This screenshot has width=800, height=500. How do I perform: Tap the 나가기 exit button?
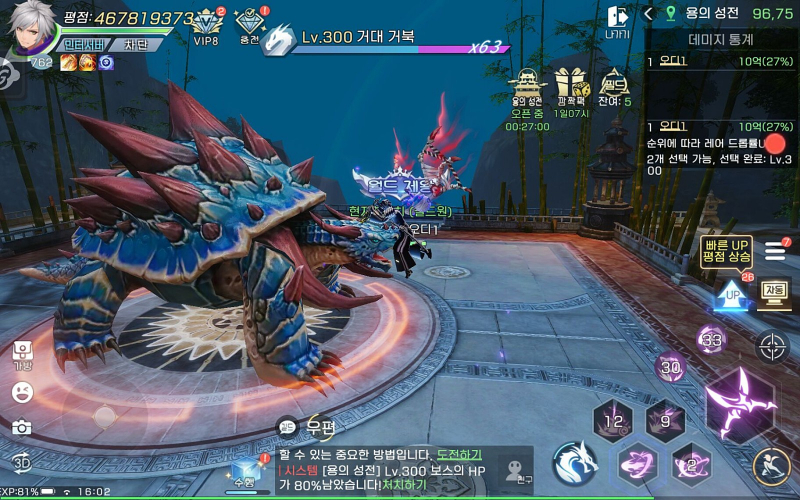pos(618,21)
